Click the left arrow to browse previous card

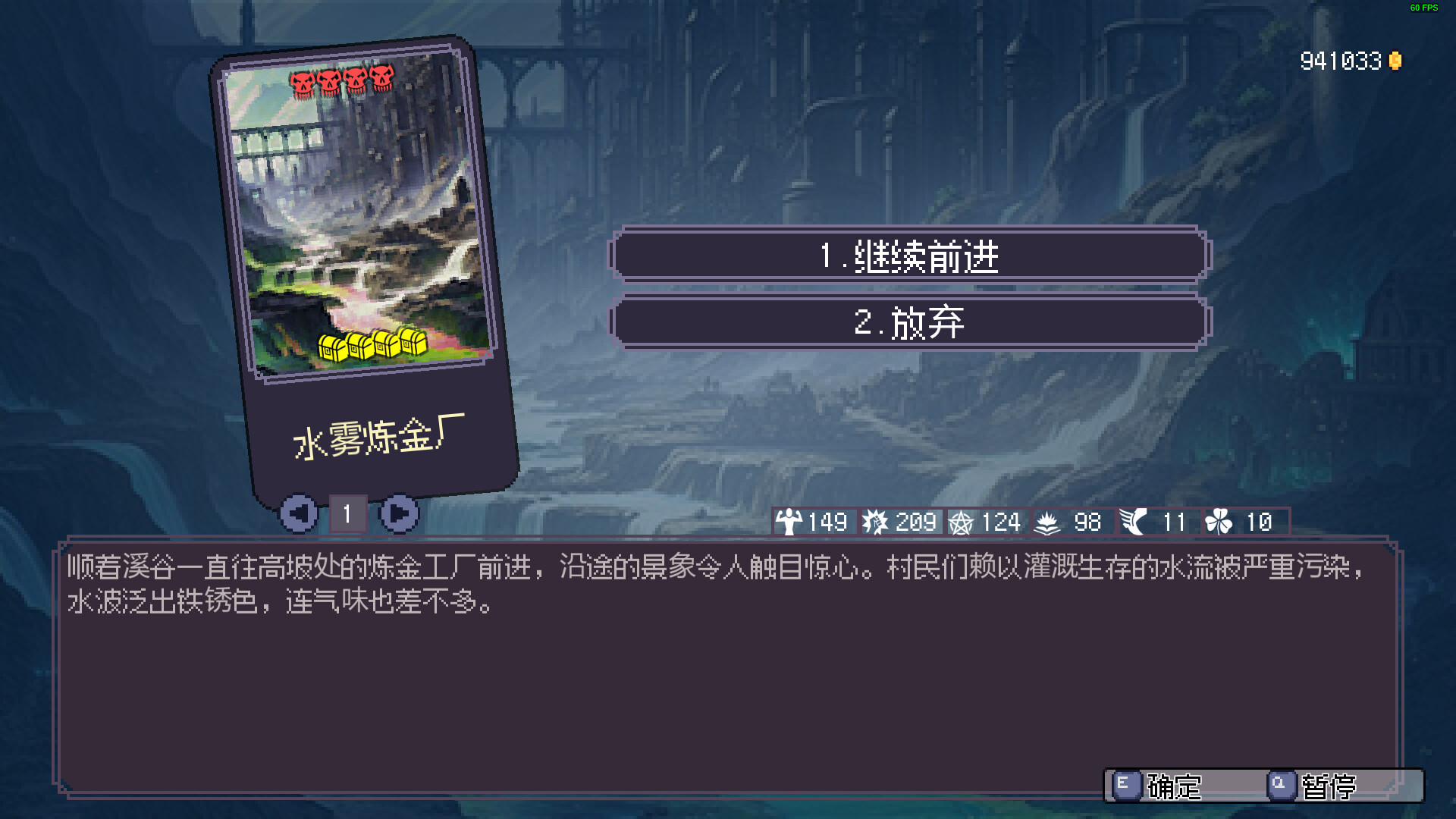[300, 513]
